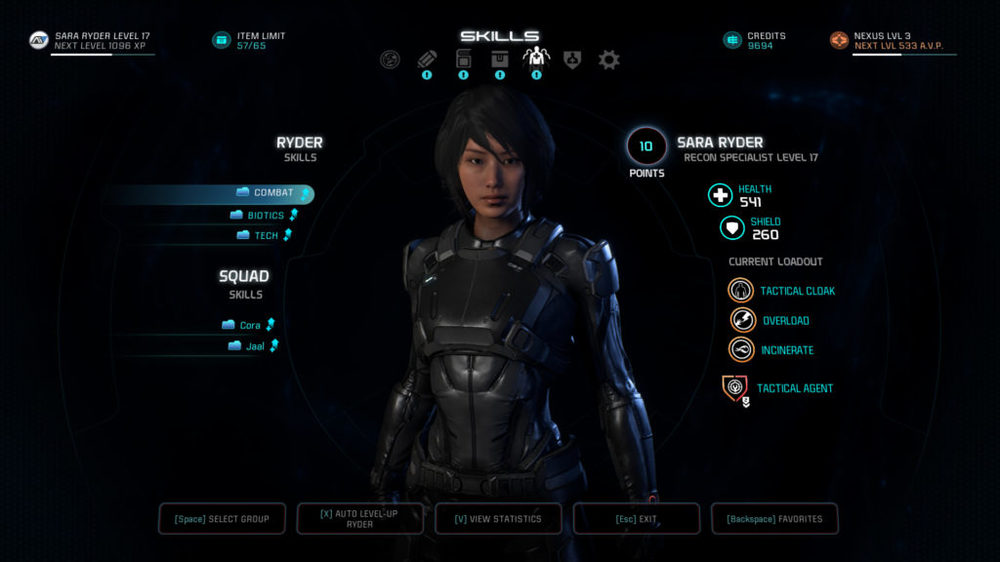
Task: Open the View Statistics panel
Action: (x=498, y=519)
